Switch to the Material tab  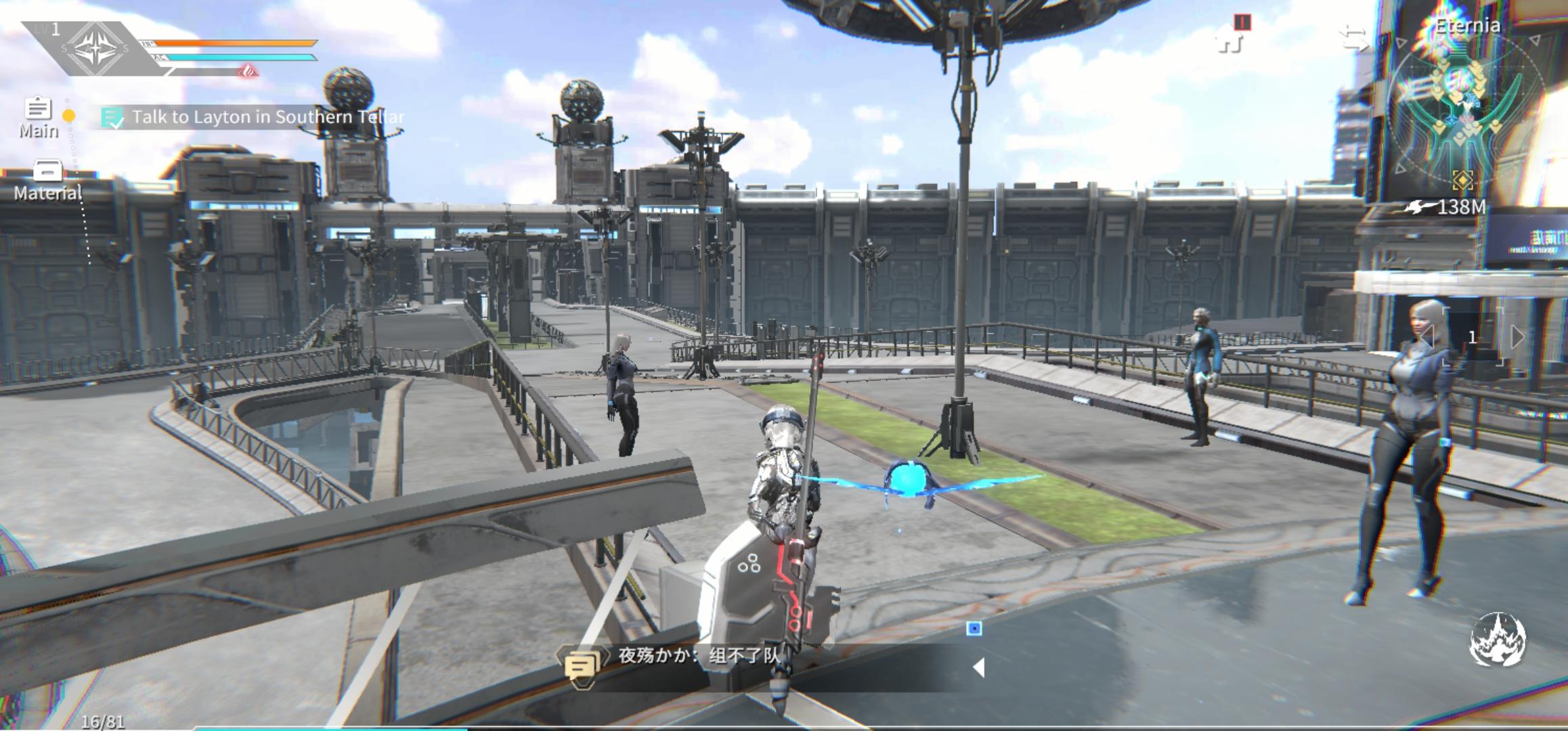tap(47, 180)
